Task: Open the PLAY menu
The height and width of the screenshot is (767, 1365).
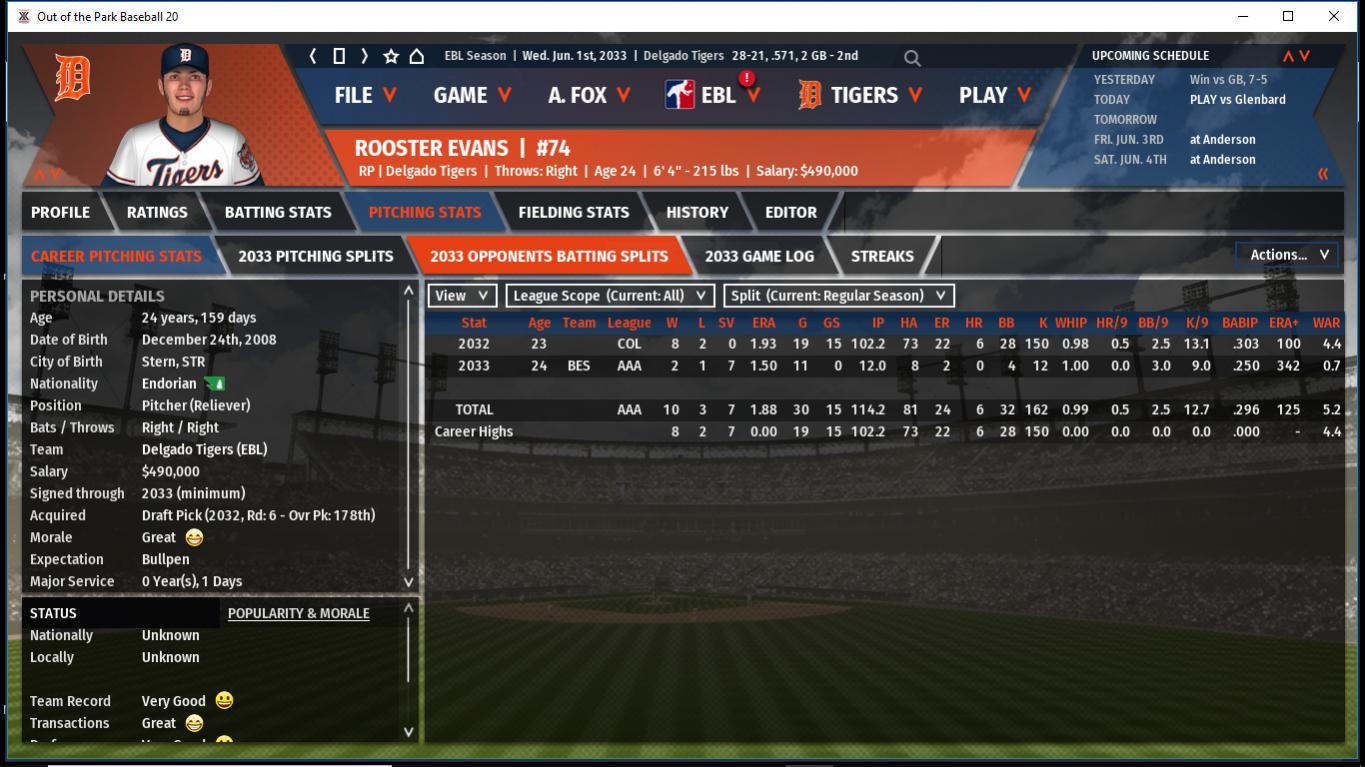Action: point(994,95)
